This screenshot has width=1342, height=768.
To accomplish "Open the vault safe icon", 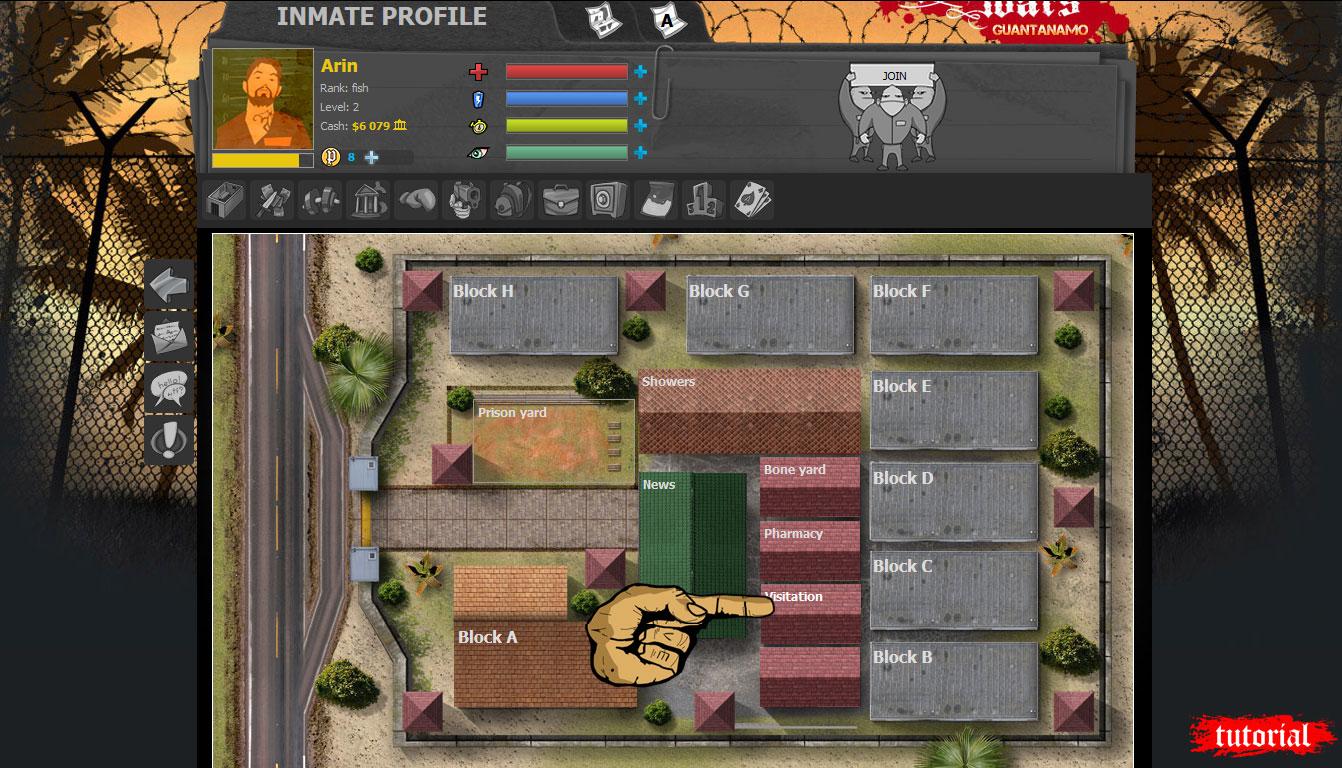I will tap(609, 200).
